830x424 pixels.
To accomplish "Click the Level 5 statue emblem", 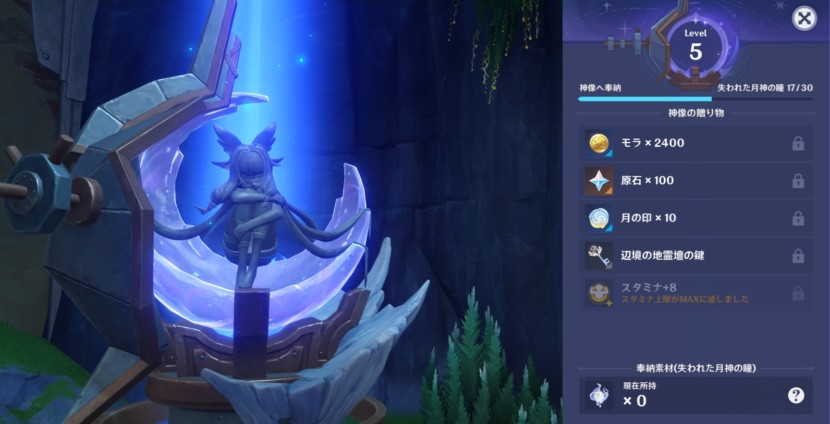I will (x=696, y=47).
